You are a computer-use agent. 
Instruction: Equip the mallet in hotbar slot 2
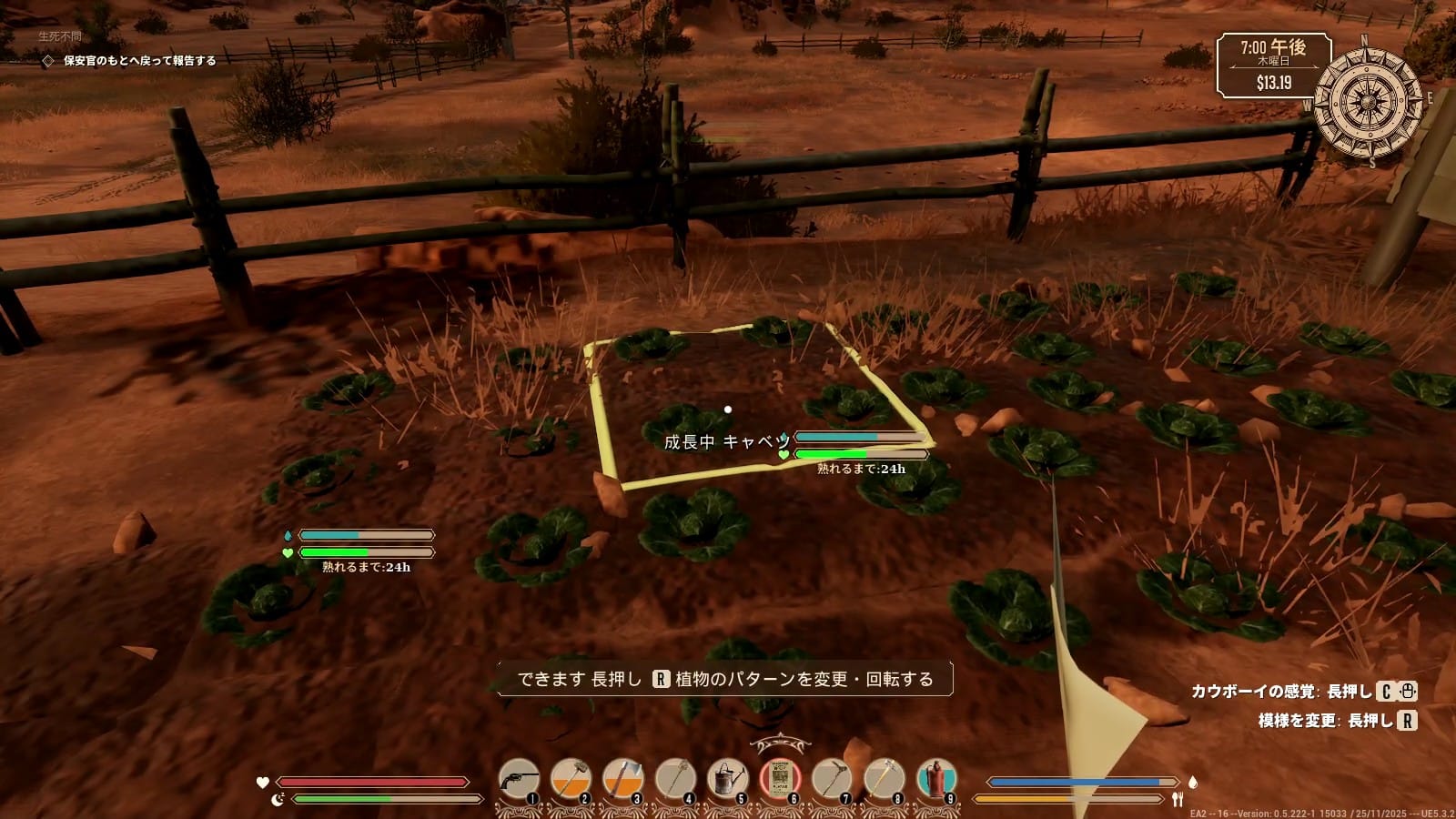tap(571, 780)
